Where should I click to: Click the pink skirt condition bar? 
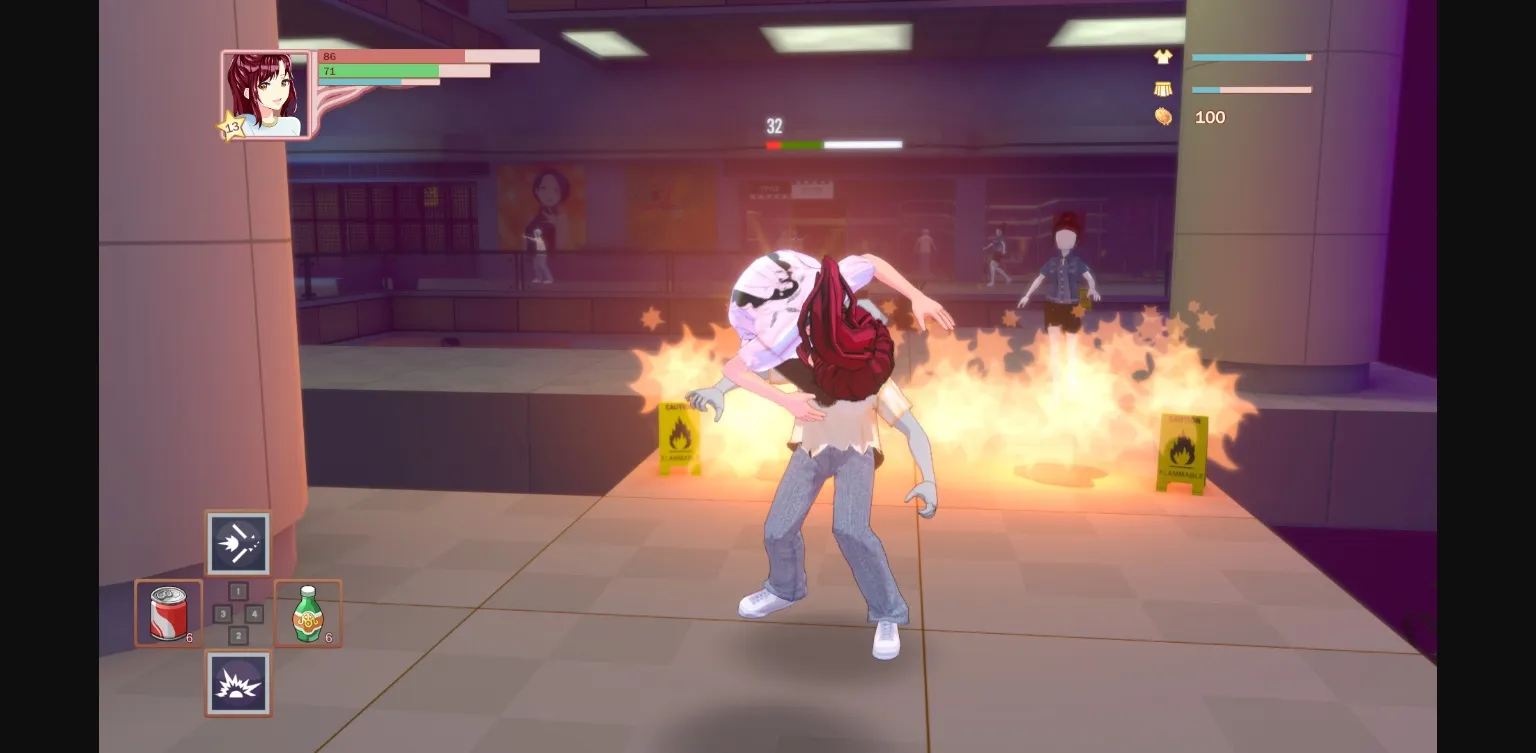[1250, 90]
